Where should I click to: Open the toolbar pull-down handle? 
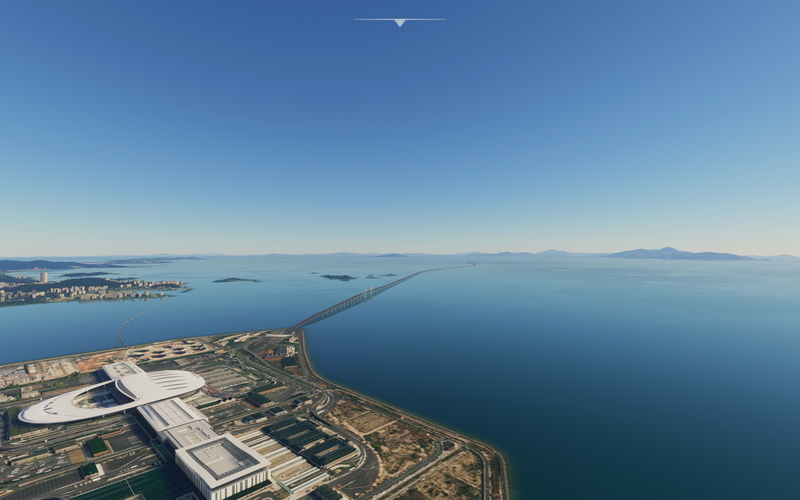coord(399,21)
